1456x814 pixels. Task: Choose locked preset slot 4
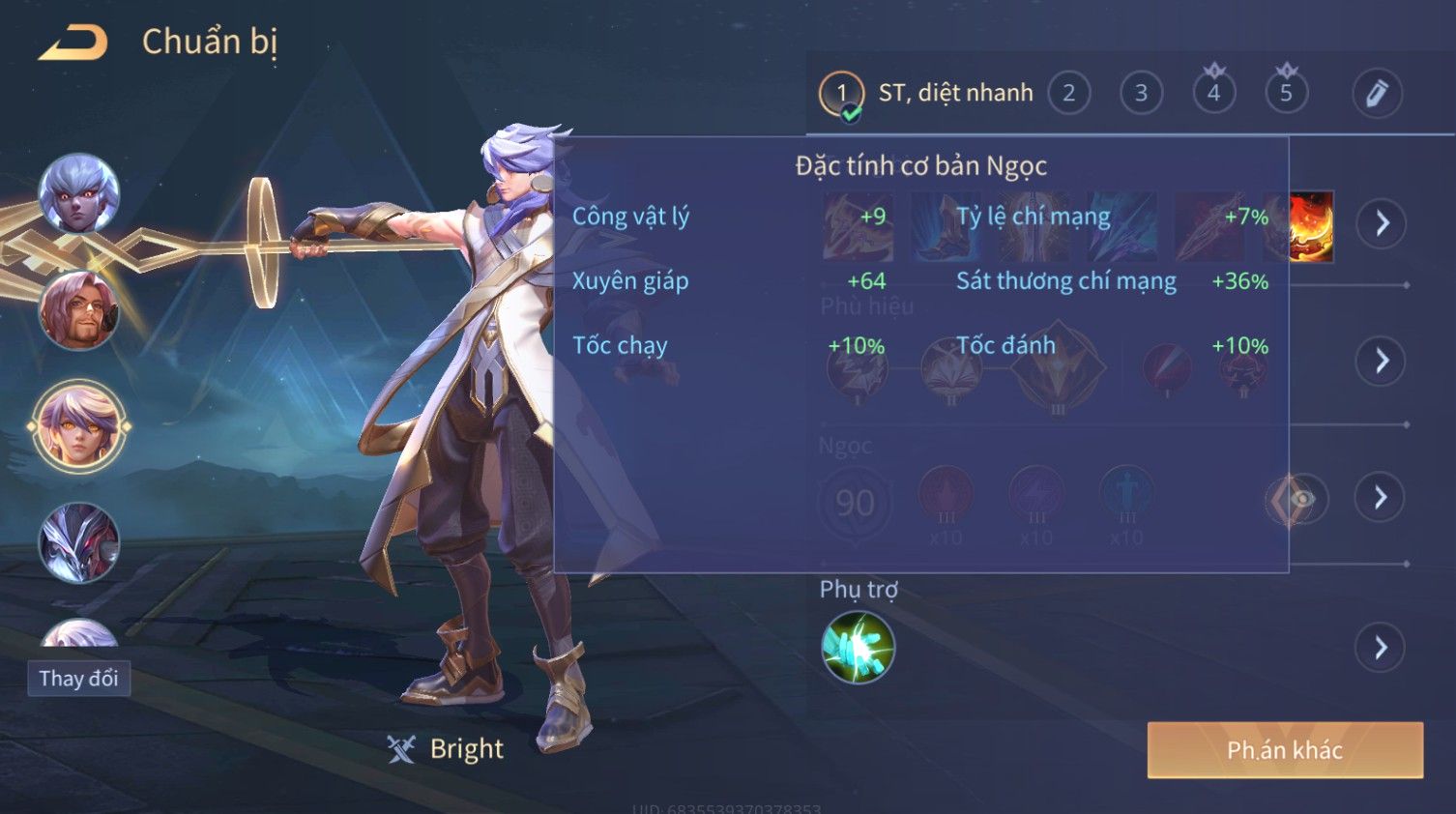[x=1213, y=94]
